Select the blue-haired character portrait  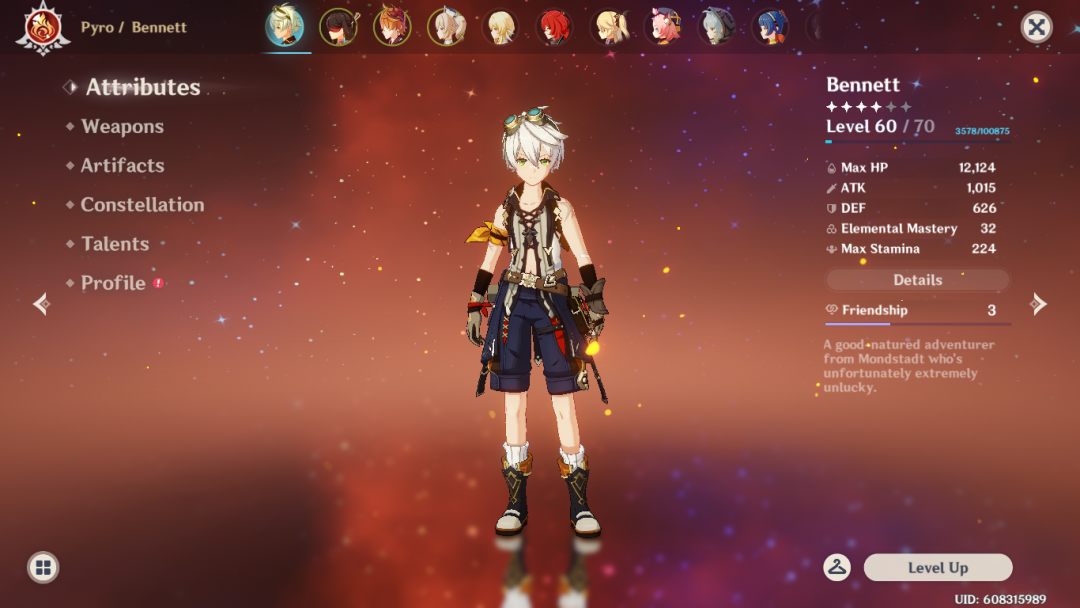pos(770,27)
